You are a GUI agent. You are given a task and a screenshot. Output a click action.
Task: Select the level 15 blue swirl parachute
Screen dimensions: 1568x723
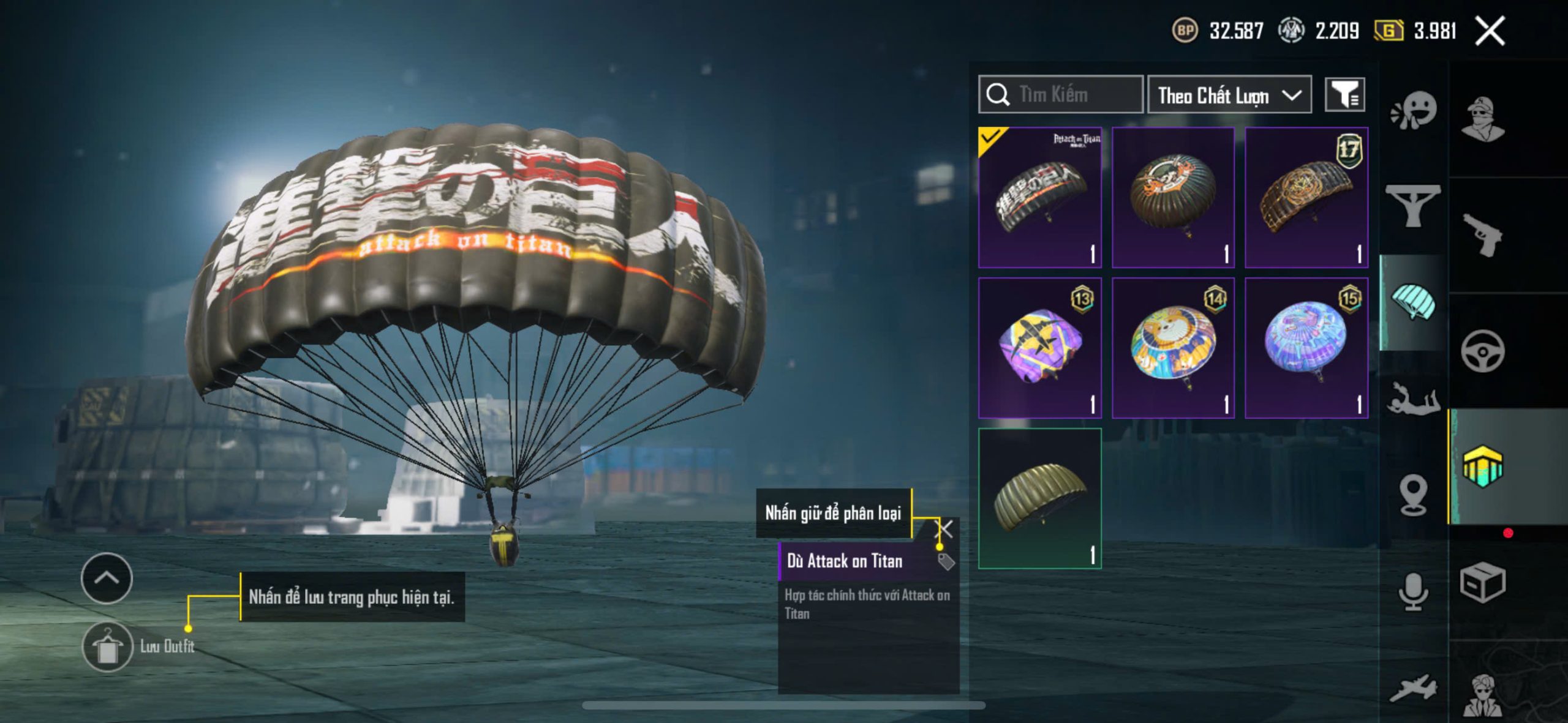tap(1306, 347)
